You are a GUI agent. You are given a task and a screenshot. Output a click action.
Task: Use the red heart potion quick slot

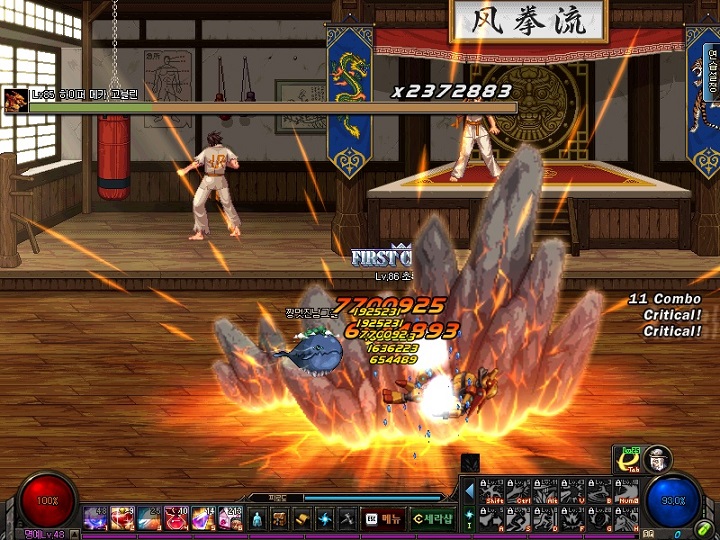click(x=123, y=518)
